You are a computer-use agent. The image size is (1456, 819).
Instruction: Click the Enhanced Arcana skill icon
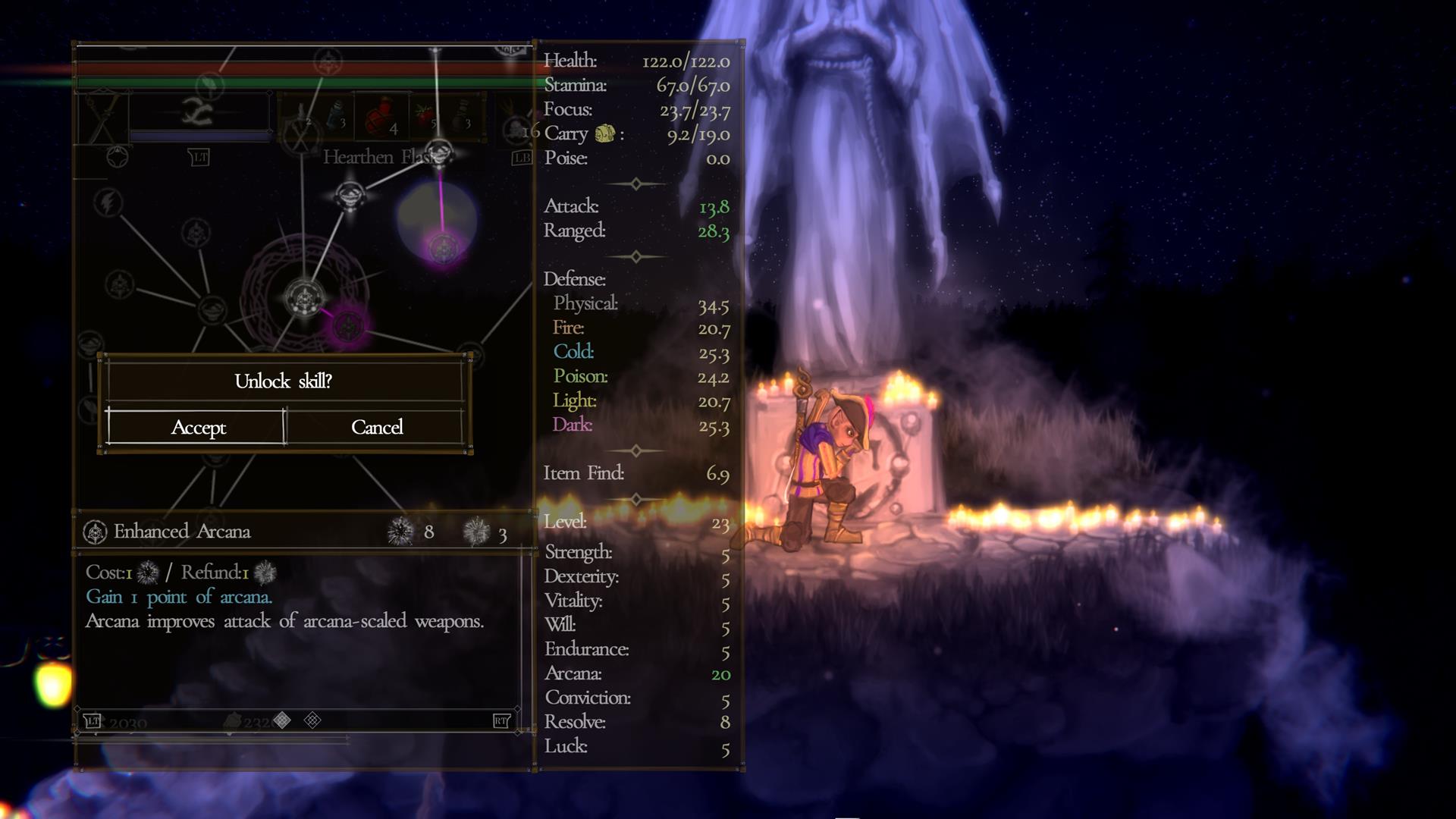pos(94,531)
